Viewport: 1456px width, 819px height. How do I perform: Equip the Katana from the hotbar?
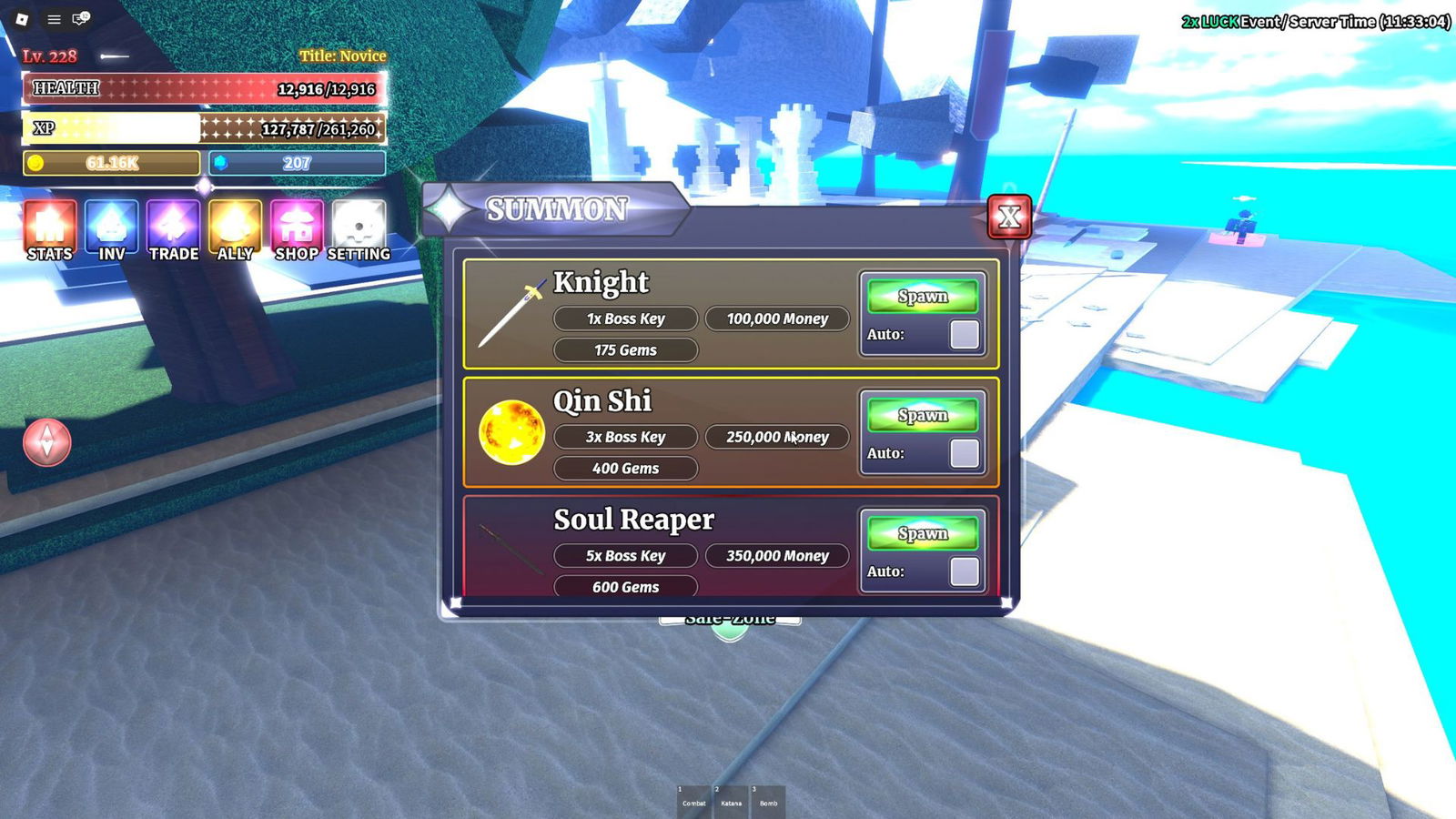tap(731, 801)
